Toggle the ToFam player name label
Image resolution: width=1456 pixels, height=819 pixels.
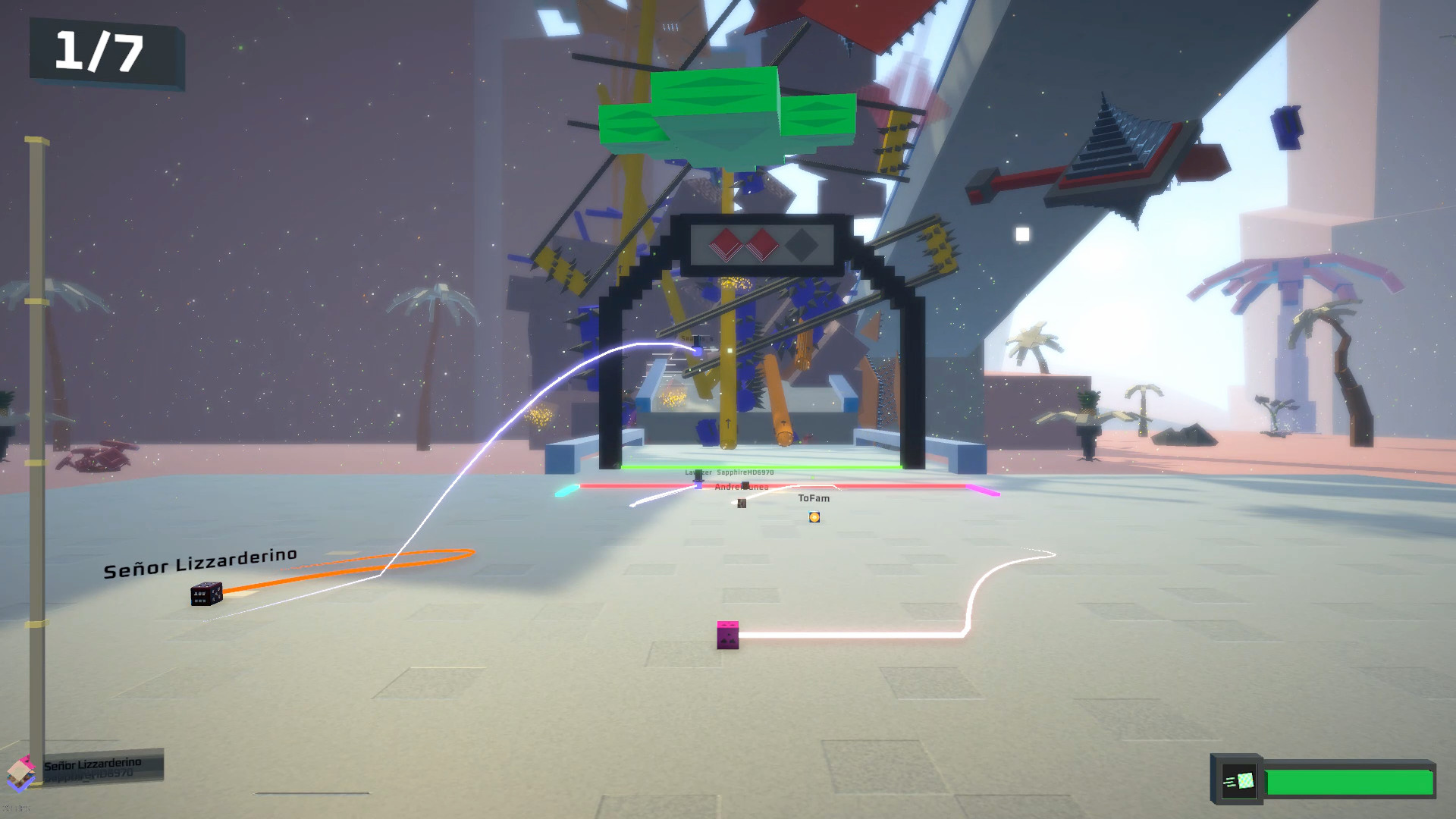point(814,498)
